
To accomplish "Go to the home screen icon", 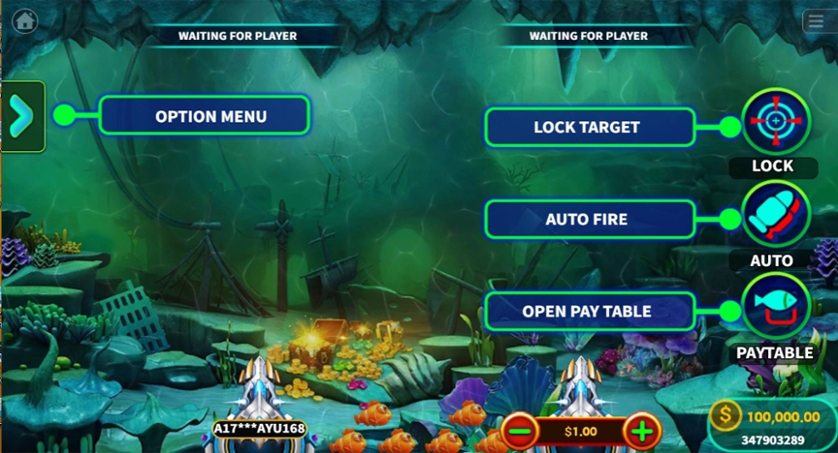I will point(24,21).
